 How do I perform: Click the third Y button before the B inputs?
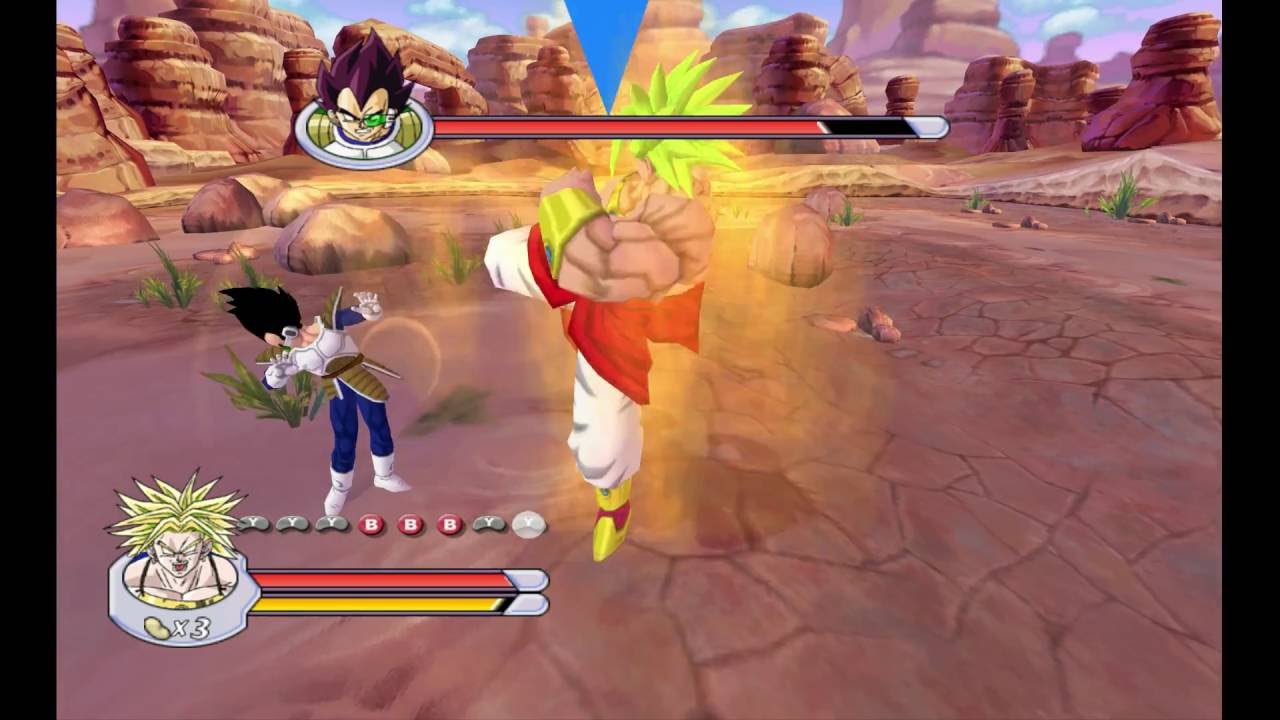pos(332,523)
